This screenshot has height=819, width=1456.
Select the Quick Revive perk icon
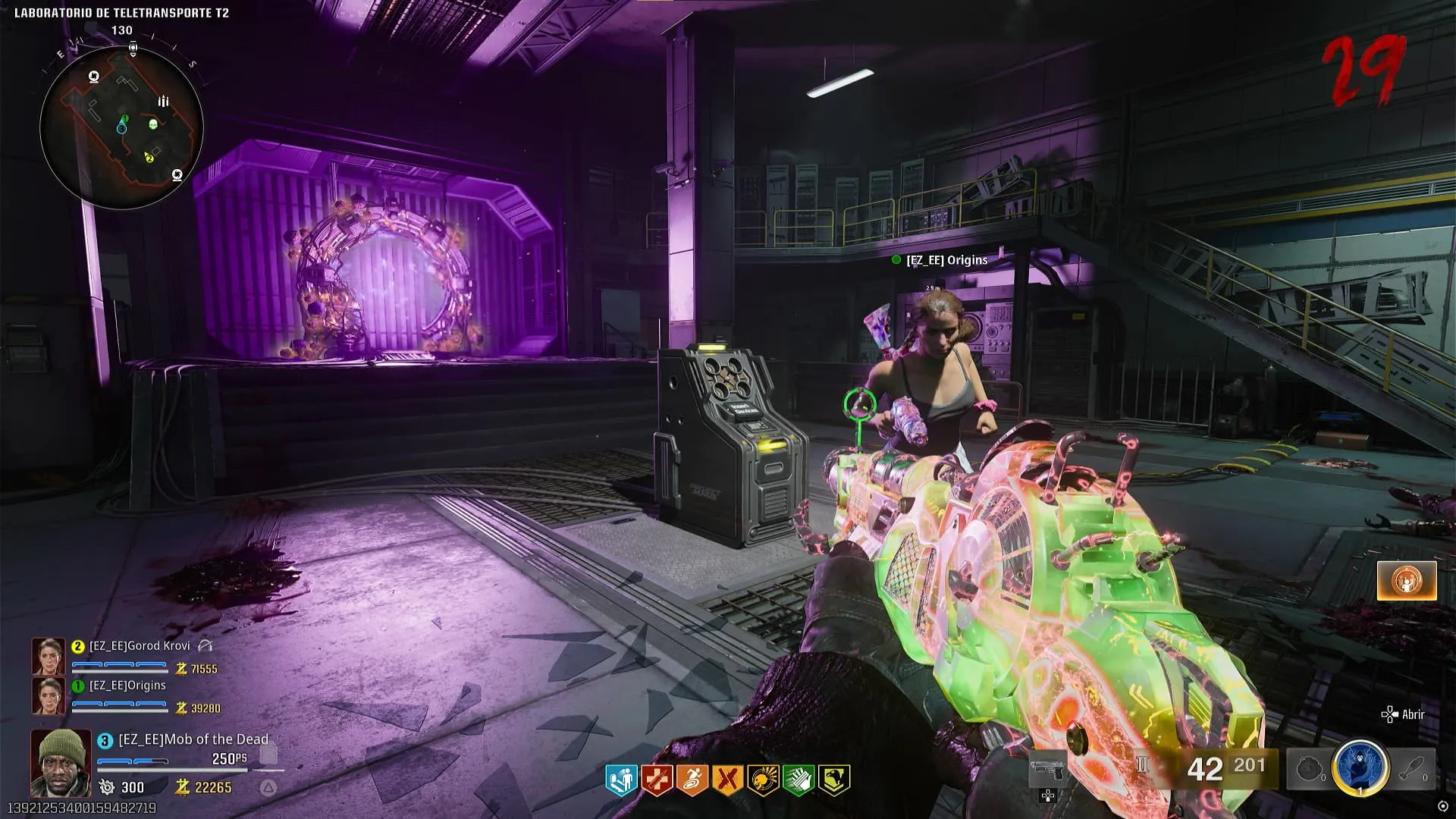click(620, 780)
